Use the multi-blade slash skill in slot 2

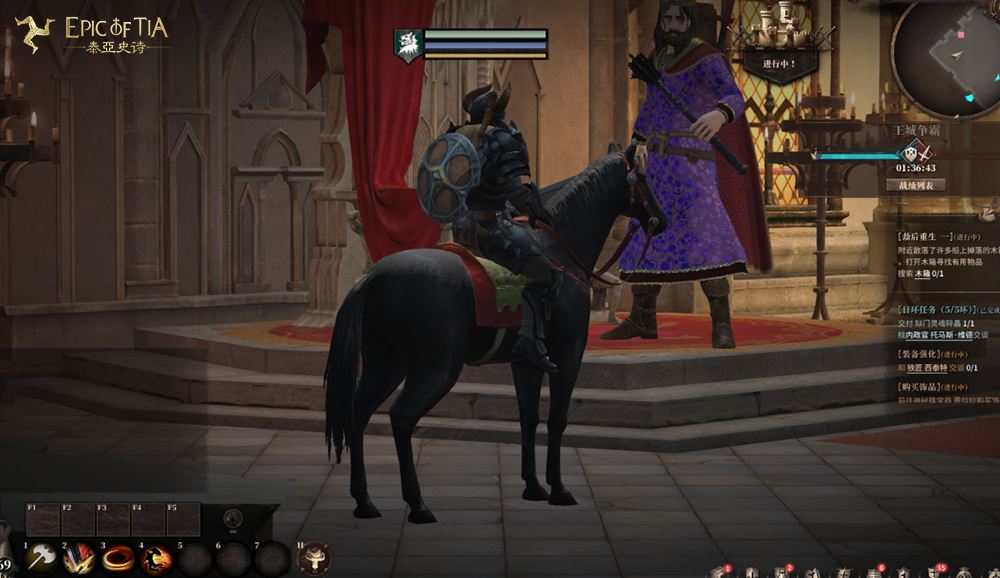tap(79, 557)
